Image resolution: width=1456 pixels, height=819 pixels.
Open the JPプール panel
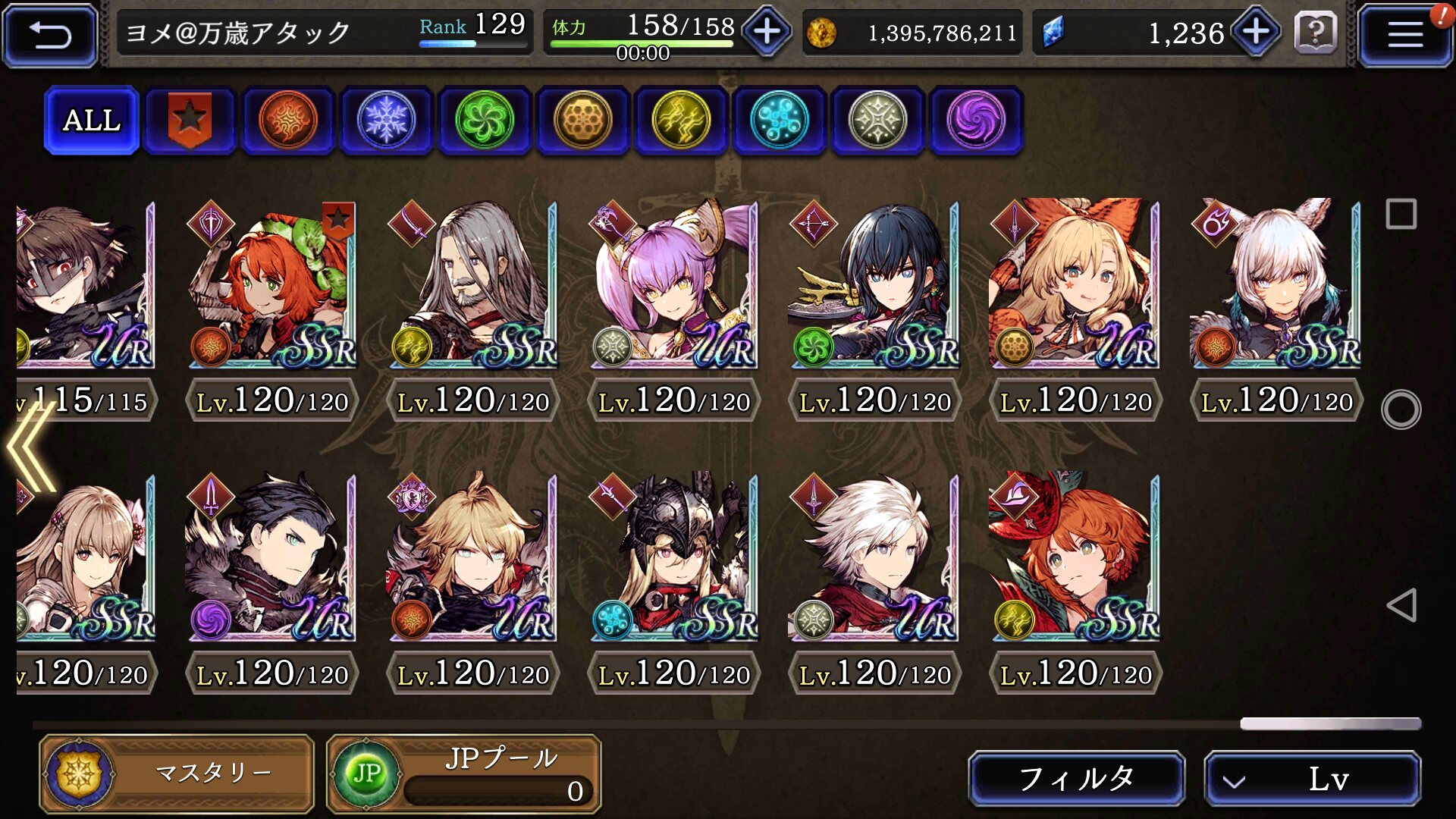(x=463, y=773)
